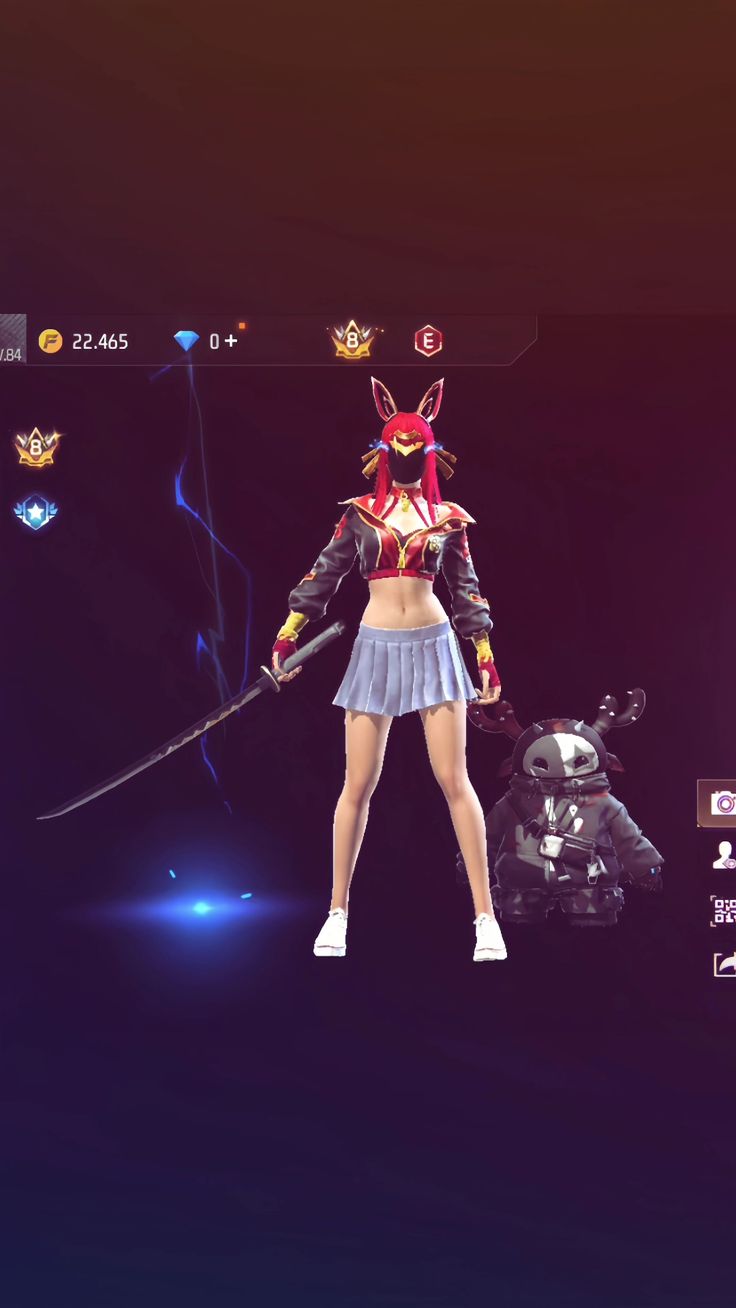Open the camera photo mode button

(720, 803)
